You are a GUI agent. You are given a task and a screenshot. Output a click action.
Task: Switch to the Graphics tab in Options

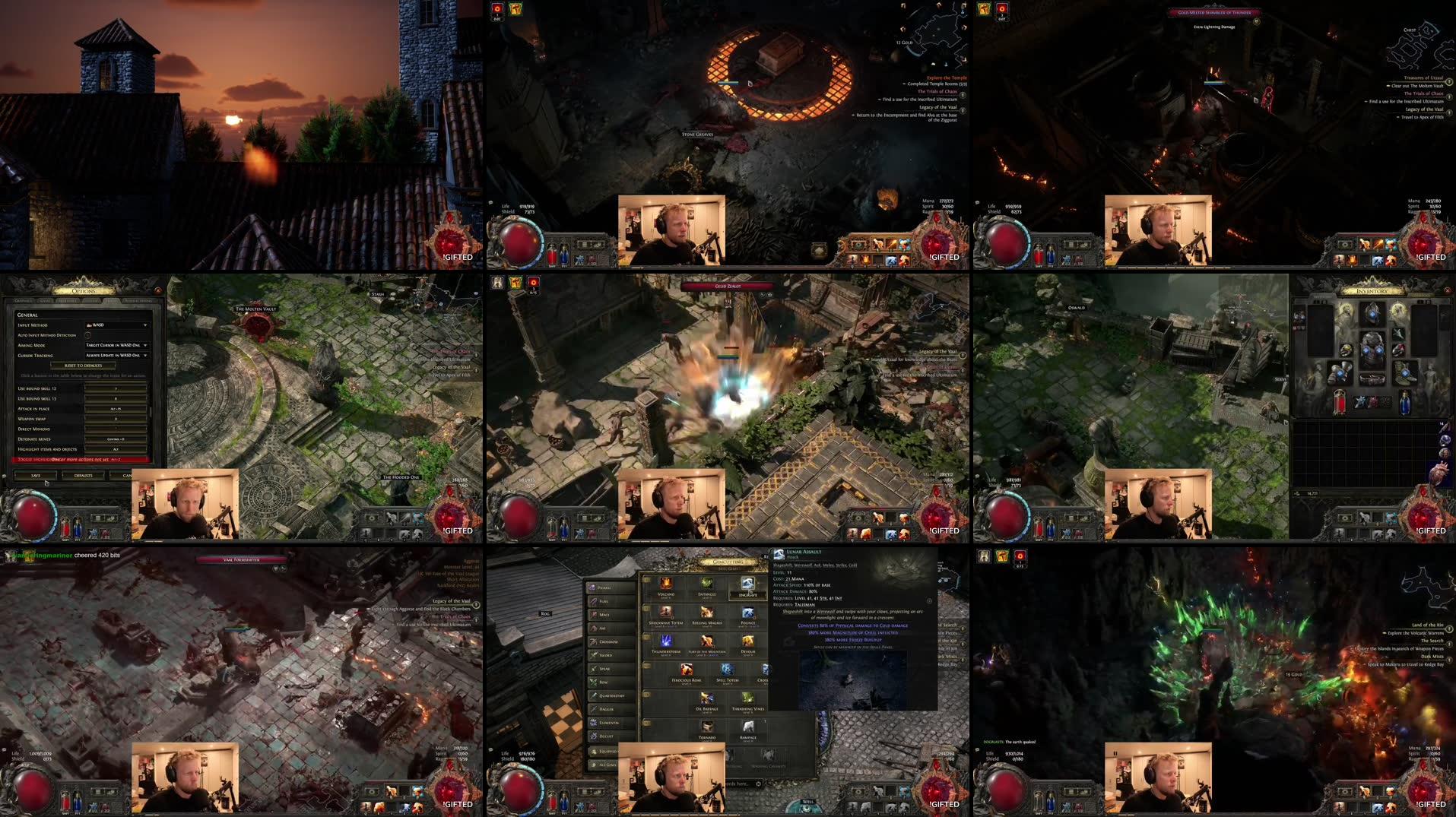(23, 301)
